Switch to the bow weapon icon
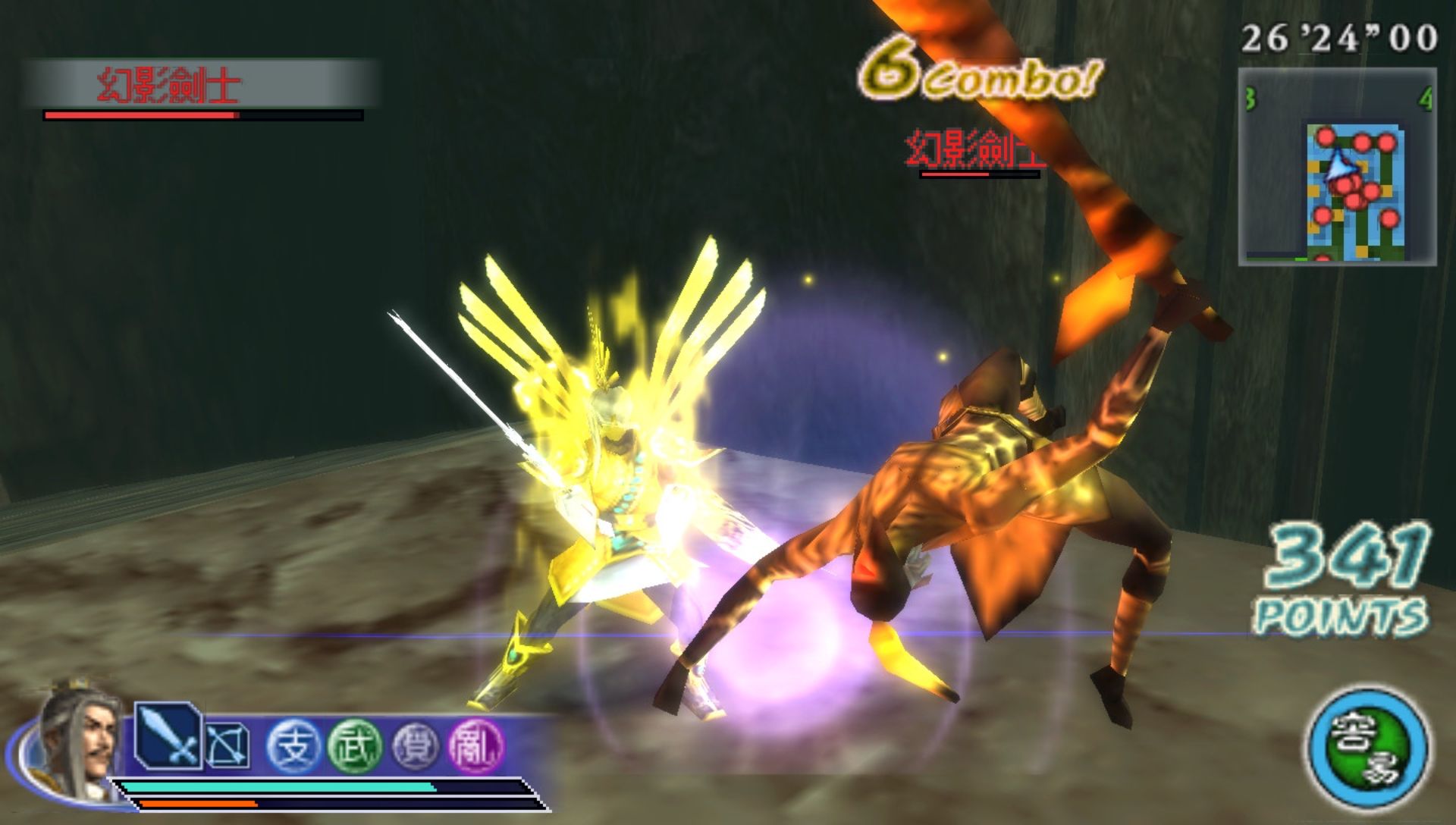The width and height of the screenshot is (1456, 825). pos(227,745)
